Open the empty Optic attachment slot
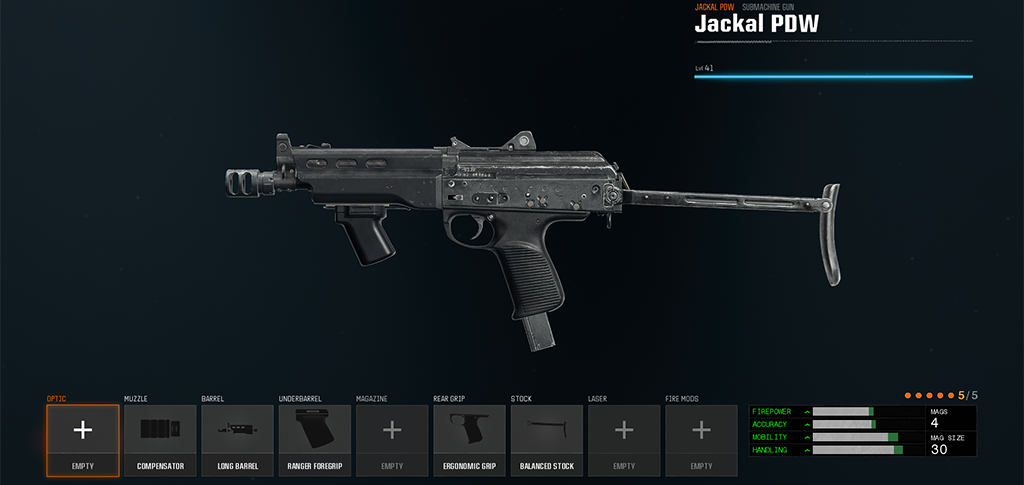Screen dimensions: 1024x485 83,440
